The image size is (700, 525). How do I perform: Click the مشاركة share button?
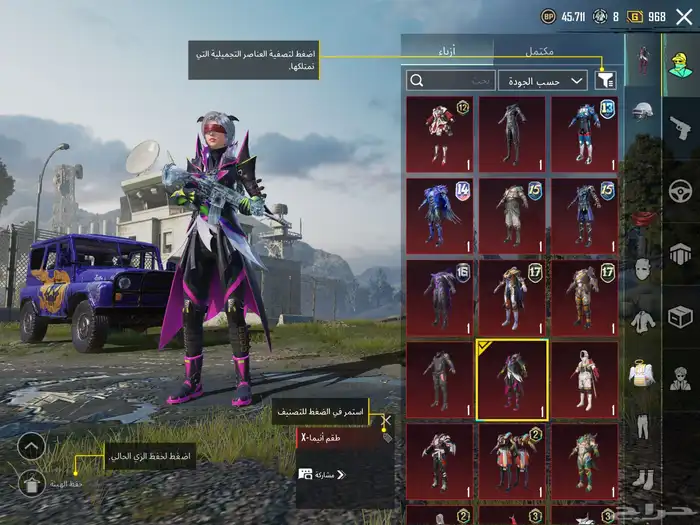pos(318,474)
